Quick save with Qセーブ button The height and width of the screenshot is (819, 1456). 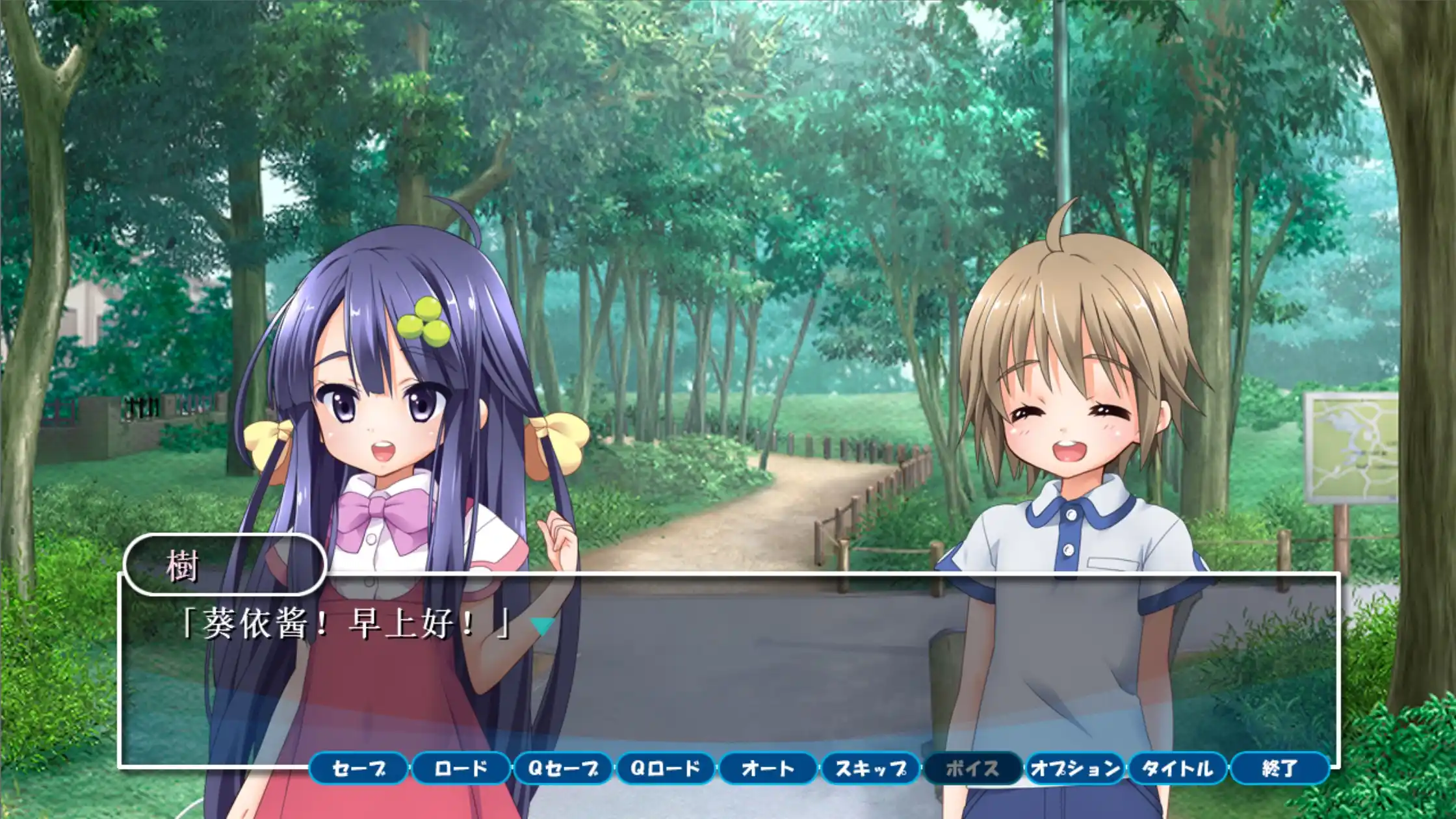[563, 769]
